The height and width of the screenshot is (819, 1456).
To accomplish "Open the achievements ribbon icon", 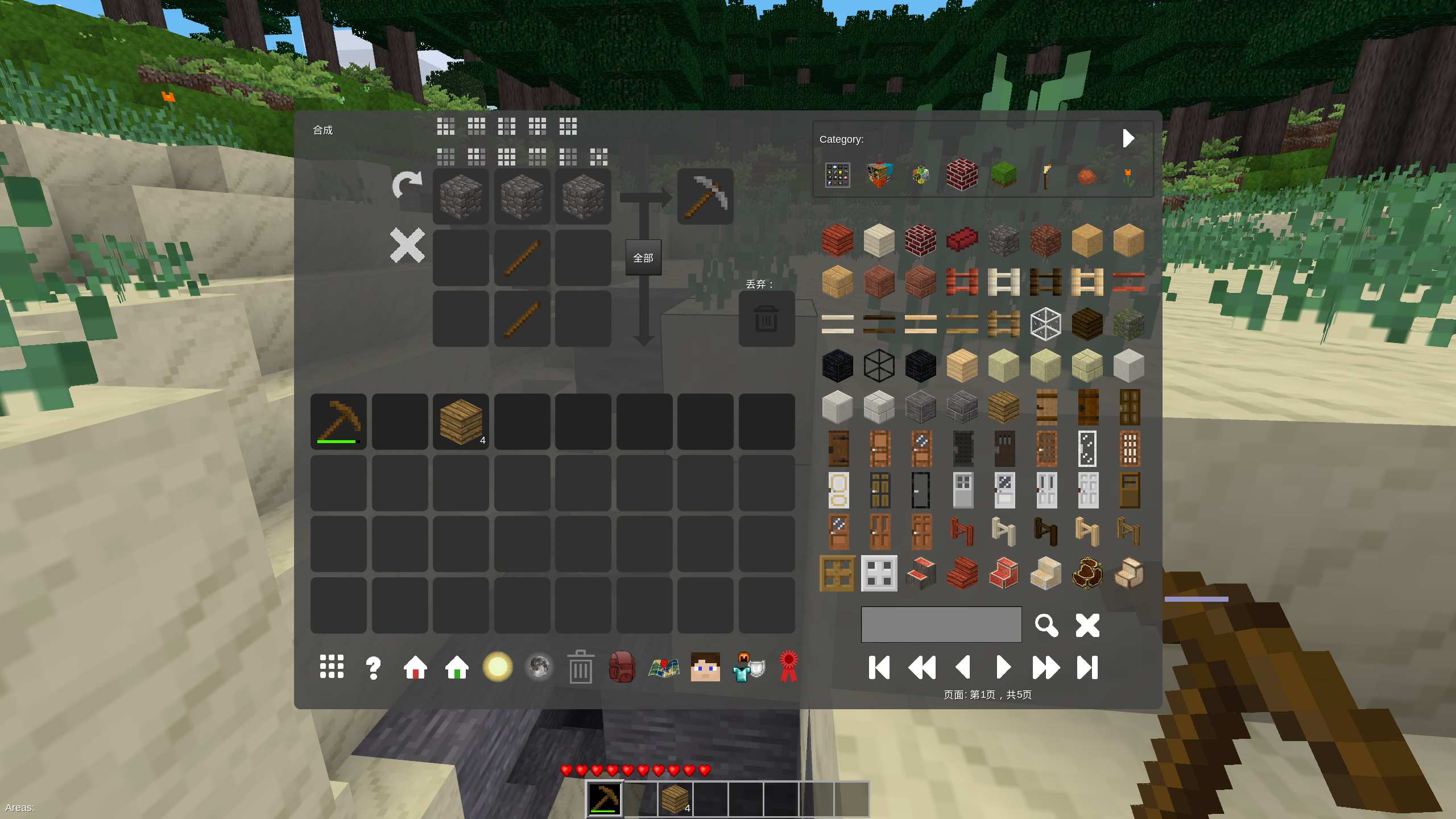I will click(789, 667).
